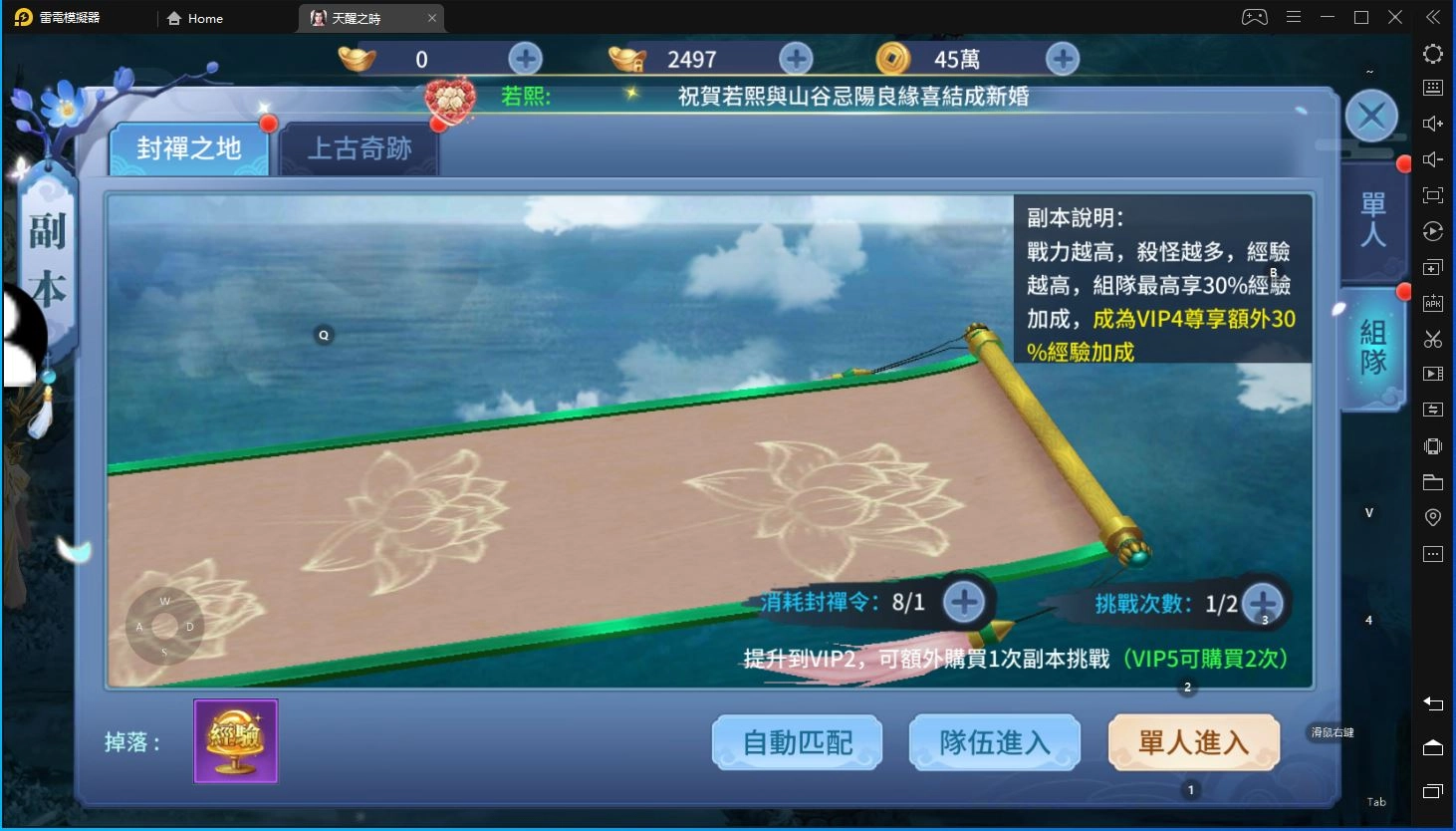
Task: Increase emulator volume
Action: click(x=1432, y=123)
